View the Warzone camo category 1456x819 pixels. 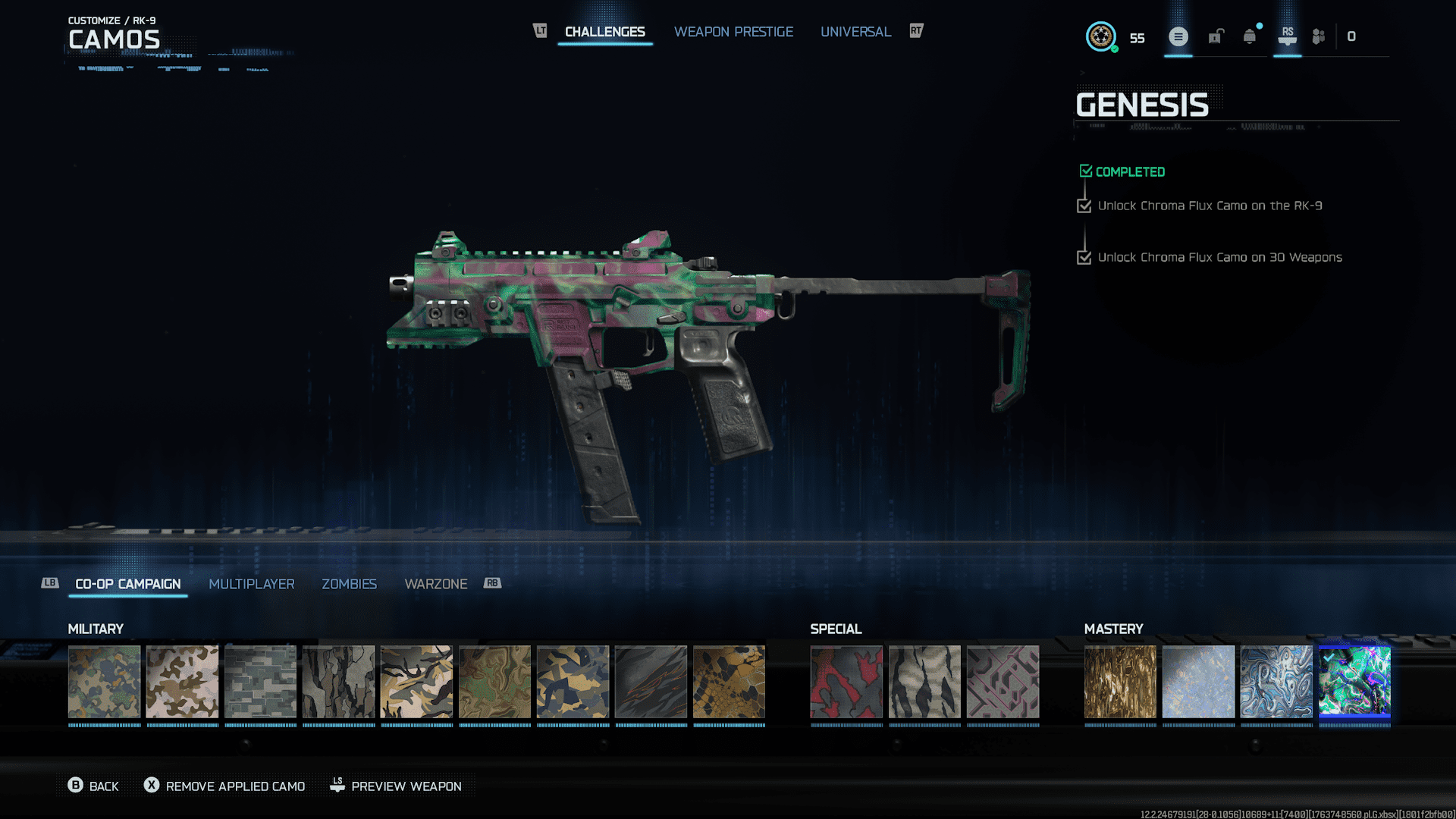click(435, 584)
